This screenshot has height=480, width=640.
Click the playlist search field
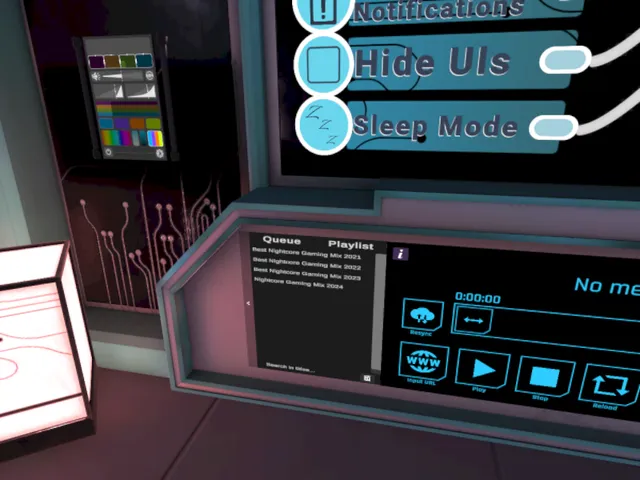tap(300, 368)
